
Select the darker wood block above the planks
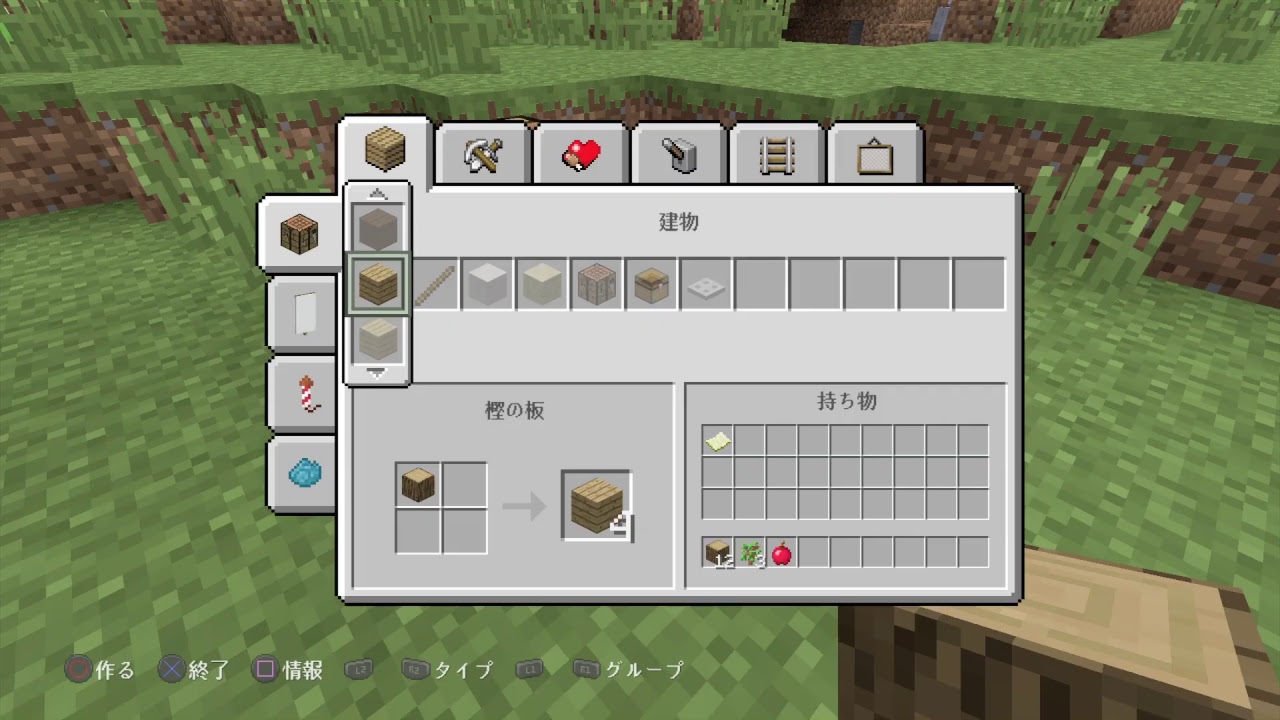pyautogui.click(x=378, y=226)
